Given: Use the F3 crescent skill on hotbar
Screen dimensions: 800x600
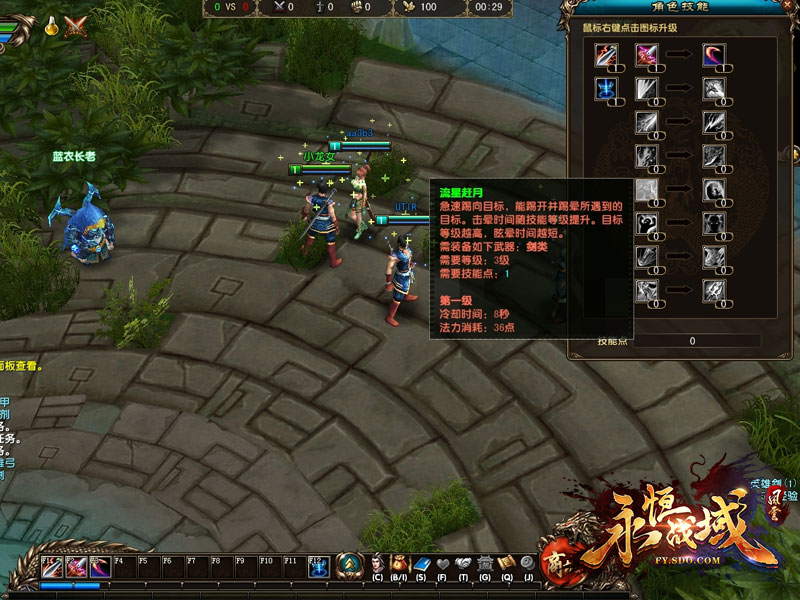Looking at the screenshot, I should (100, 567).
